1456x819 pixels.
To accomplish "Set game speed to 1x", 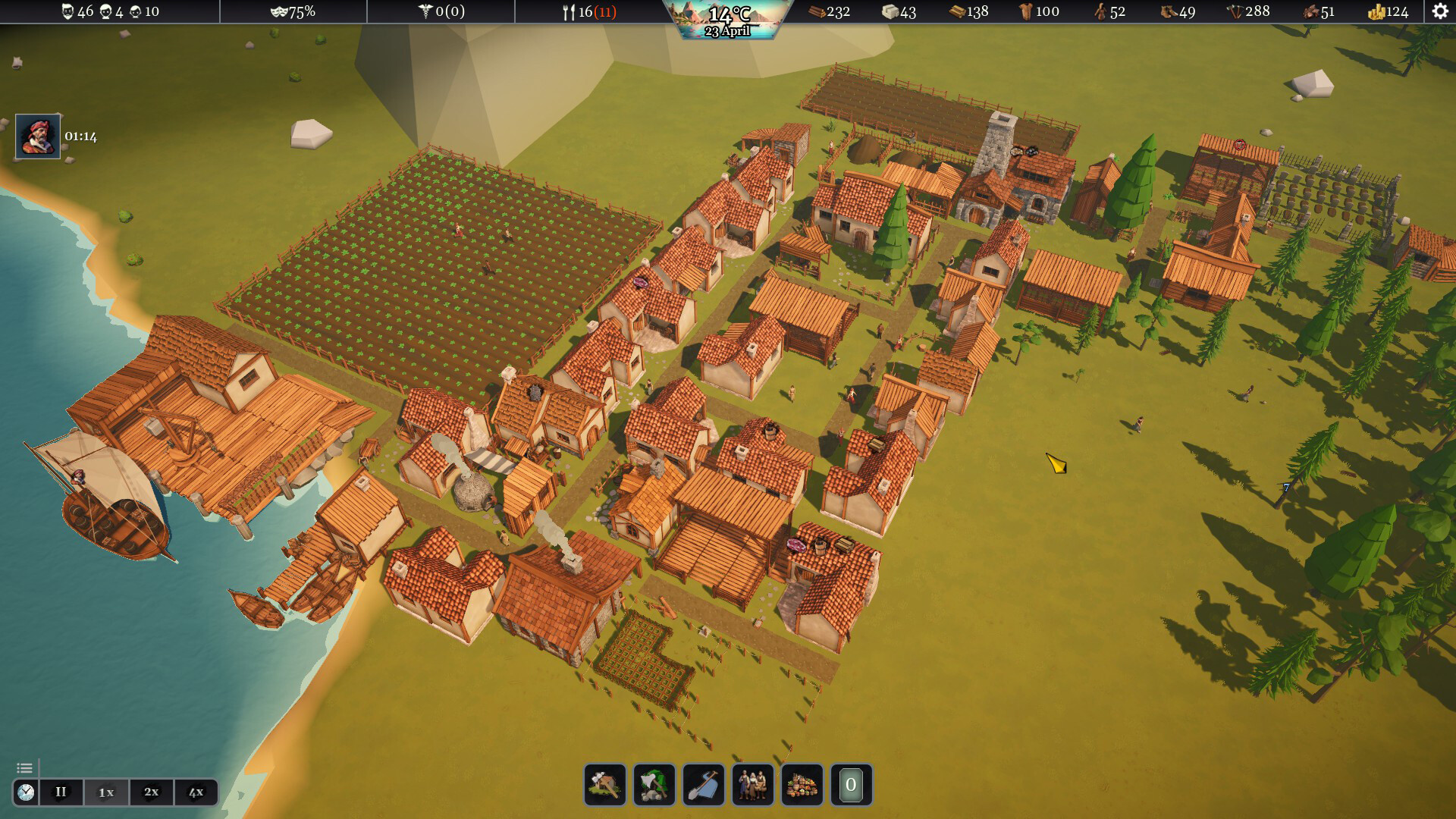I will (x=106, y=792).
